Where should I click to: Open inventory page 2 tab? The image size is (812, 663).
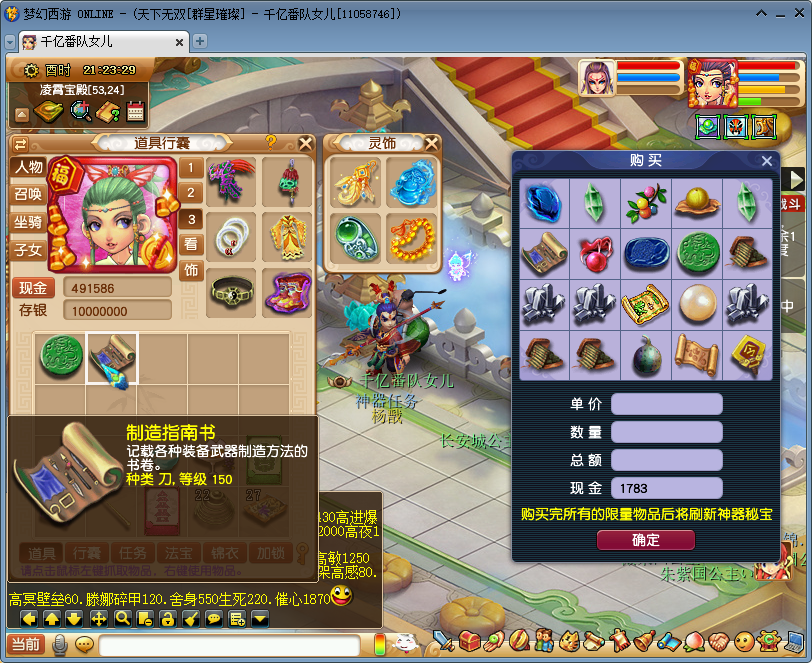point(191,193)
